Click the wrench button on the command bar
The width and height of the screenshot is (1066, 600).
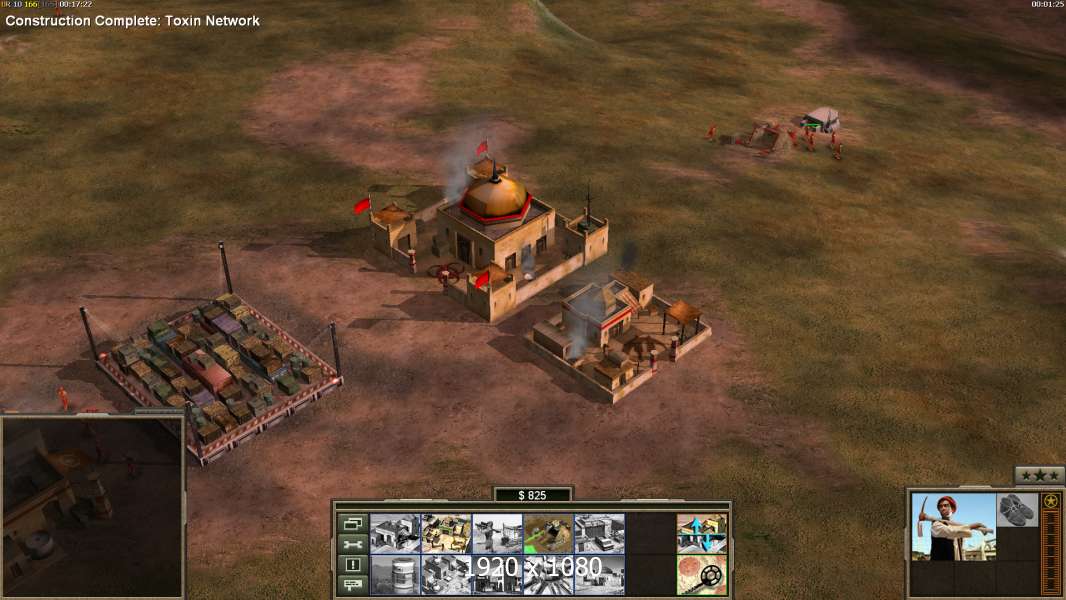[x=352, y=544]
